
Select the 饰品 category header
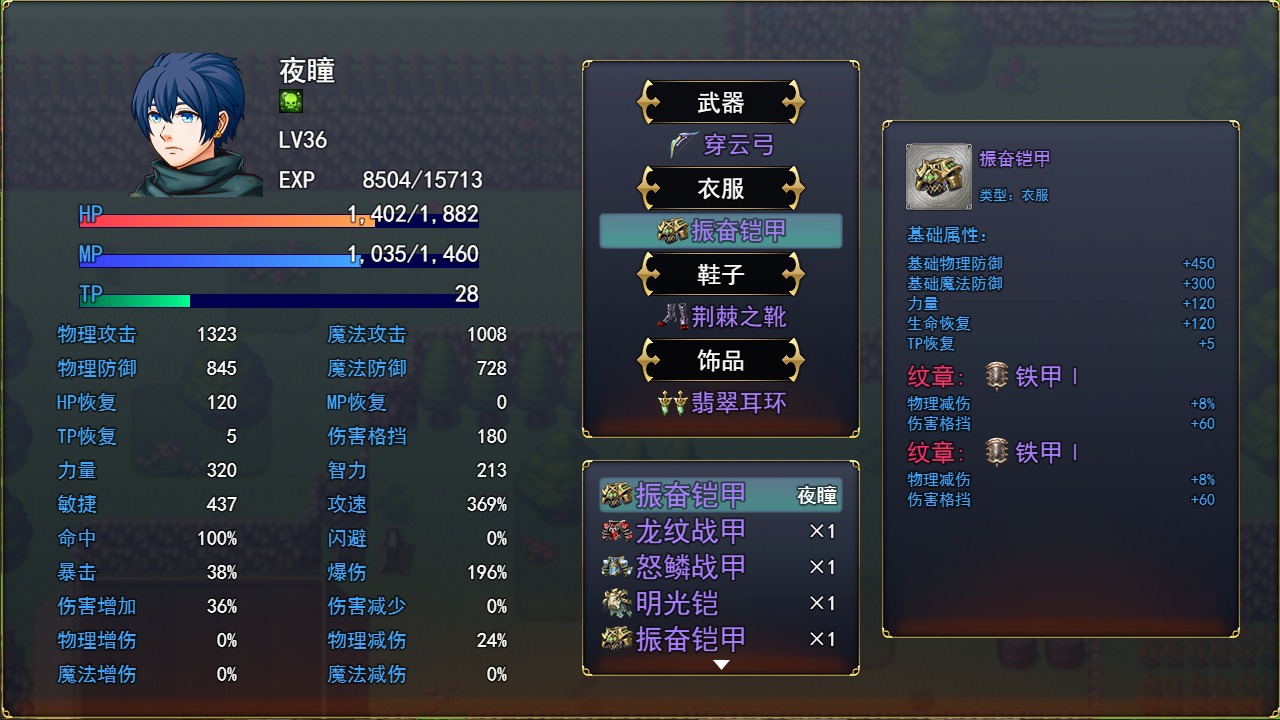click(720, 360)
